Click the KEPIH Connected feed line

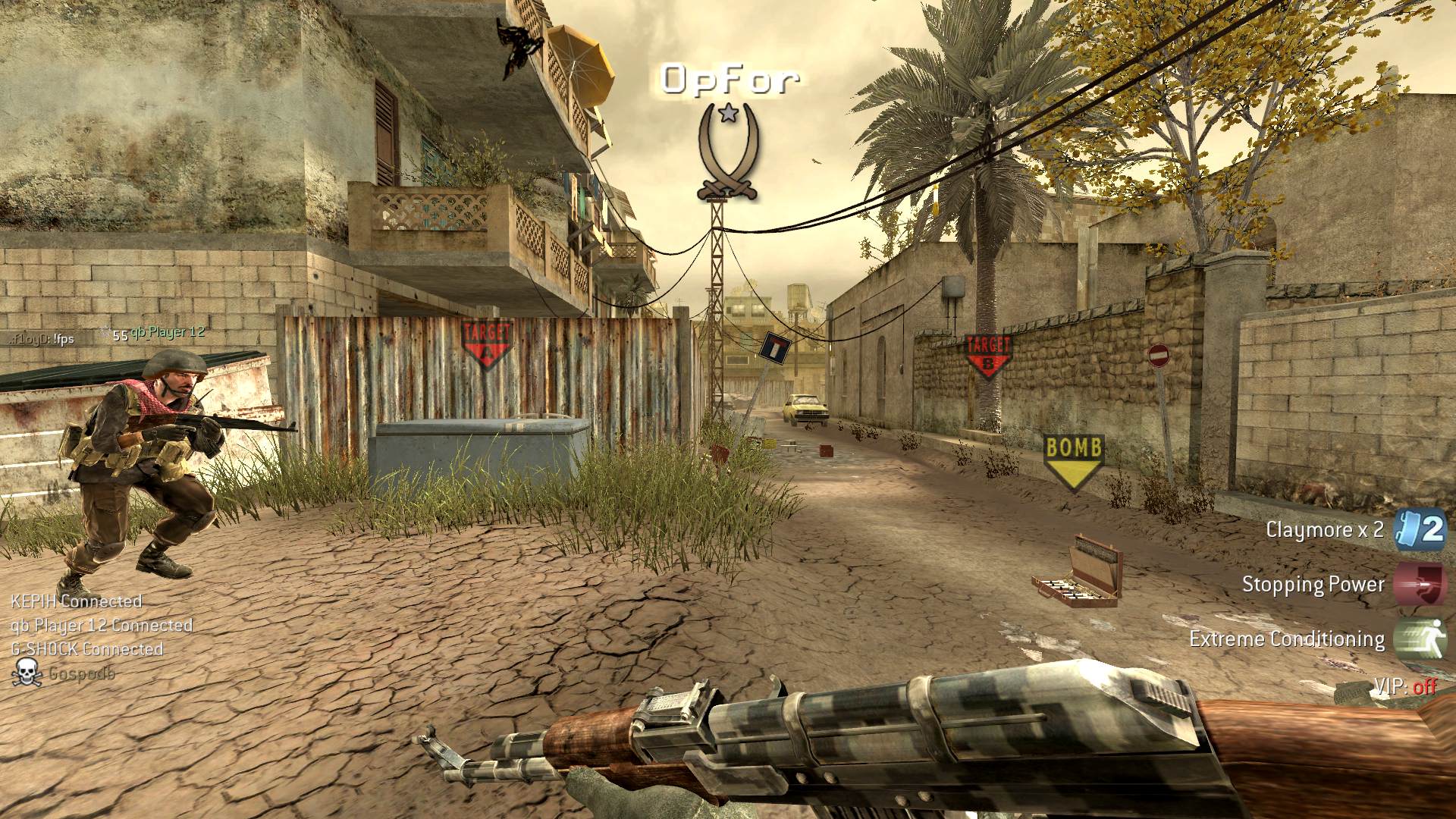(x=77, y=601)
